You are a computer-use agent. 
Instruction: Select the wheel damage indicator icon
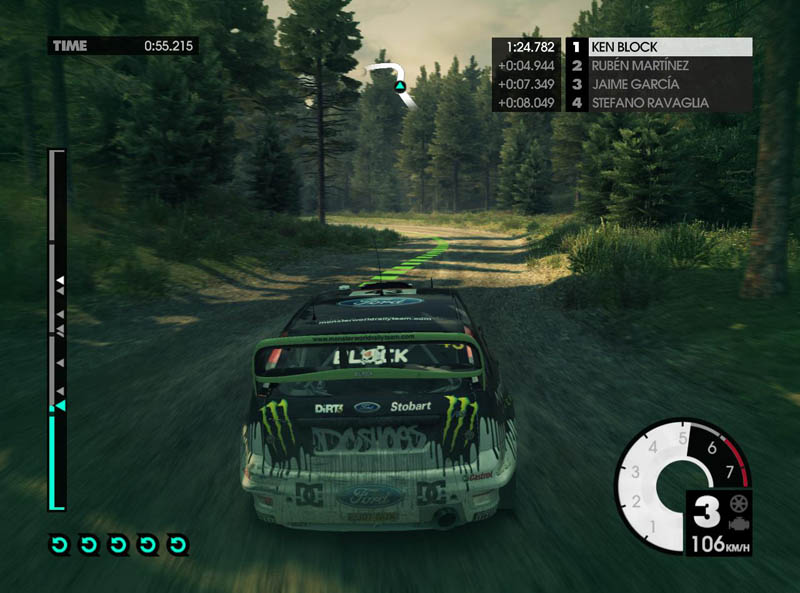point(738,504)
